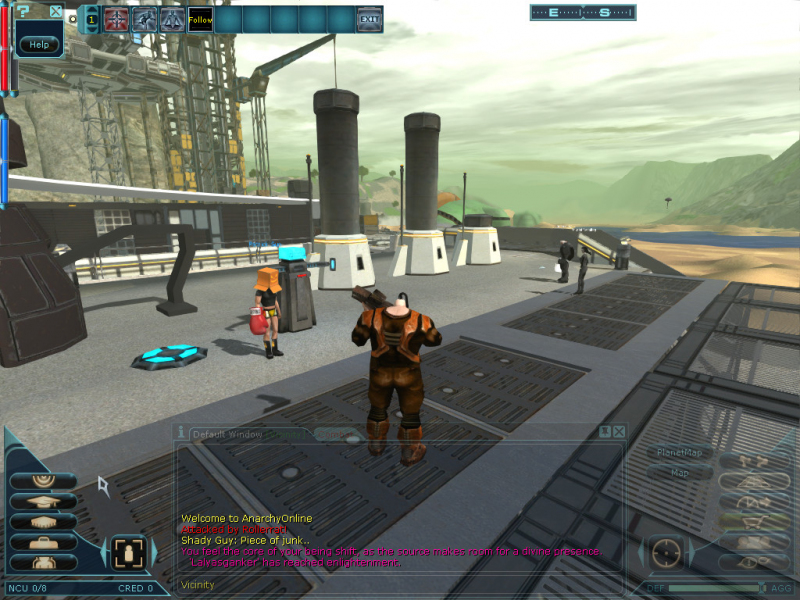
Task: Click the EXIT button on shortcut bar
Action: click(x=369, y=19)
